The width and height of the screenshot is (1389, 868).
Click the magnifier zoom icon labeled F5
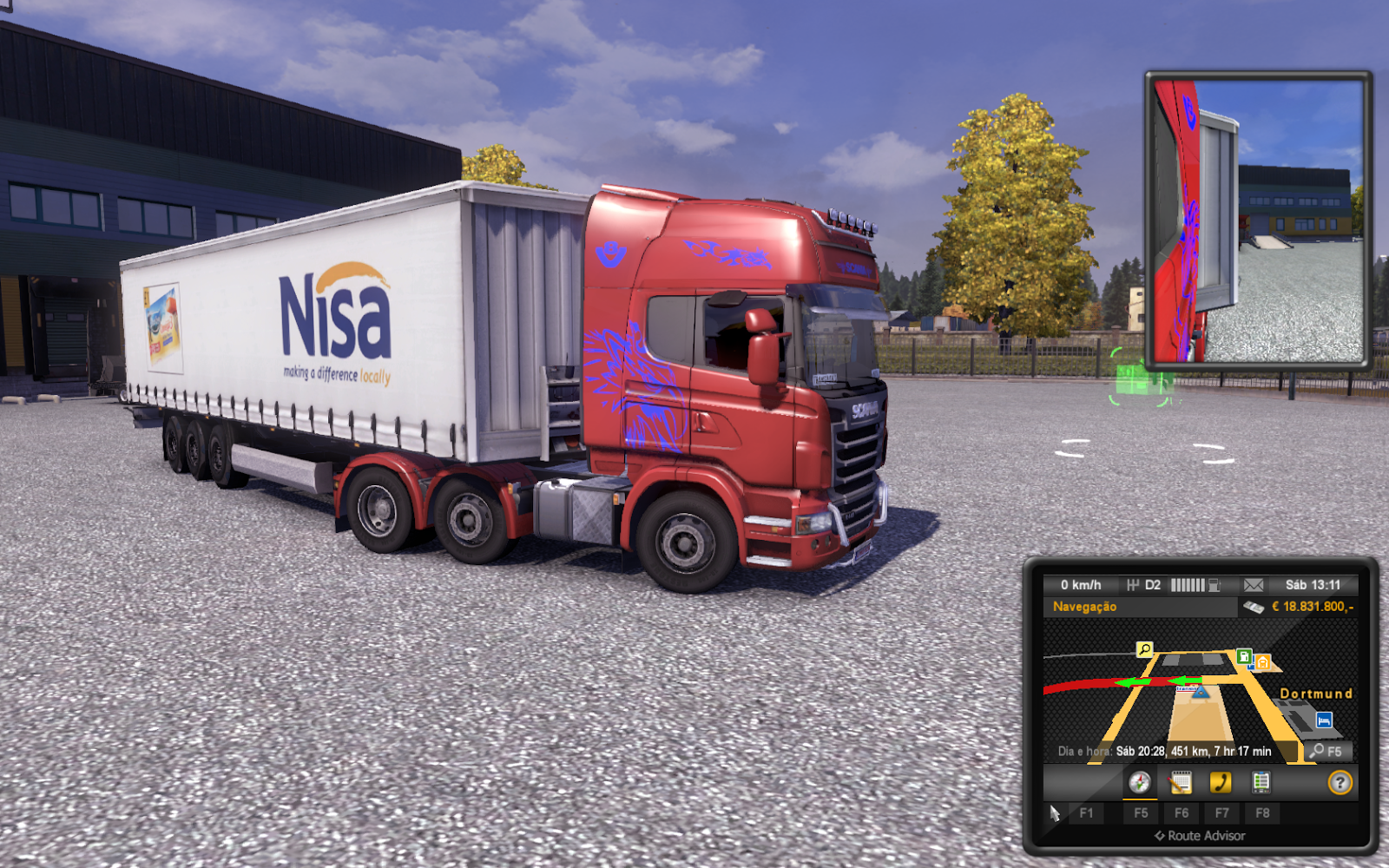click(x=1326, y=752)
